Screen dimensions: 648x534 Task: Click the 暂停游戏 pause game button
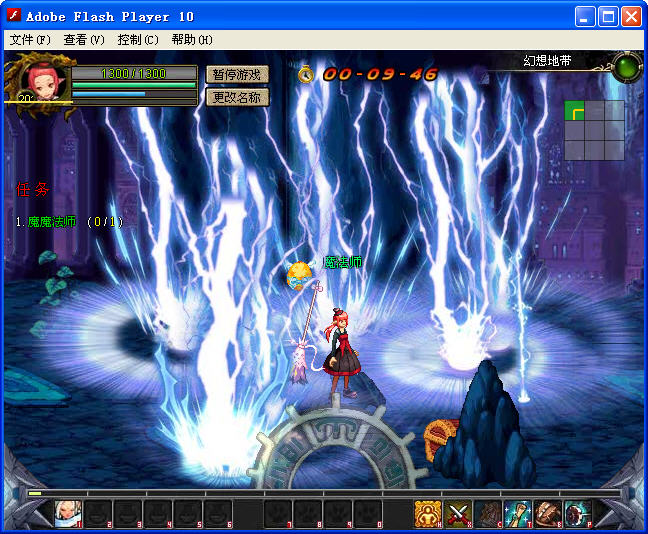tap(237, 75)
